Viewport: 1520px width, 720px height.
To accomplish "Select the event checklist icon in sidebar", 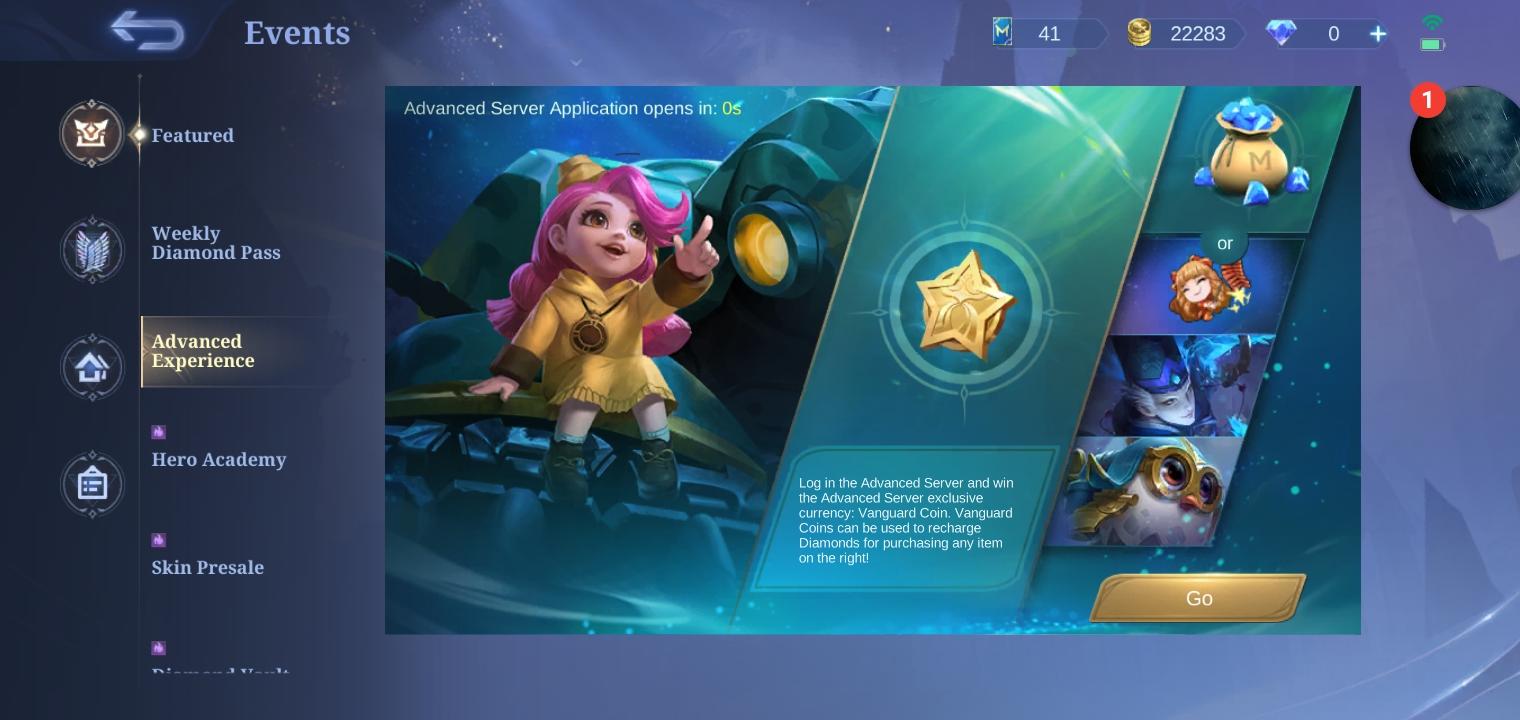I will click(x=91, y=484).
